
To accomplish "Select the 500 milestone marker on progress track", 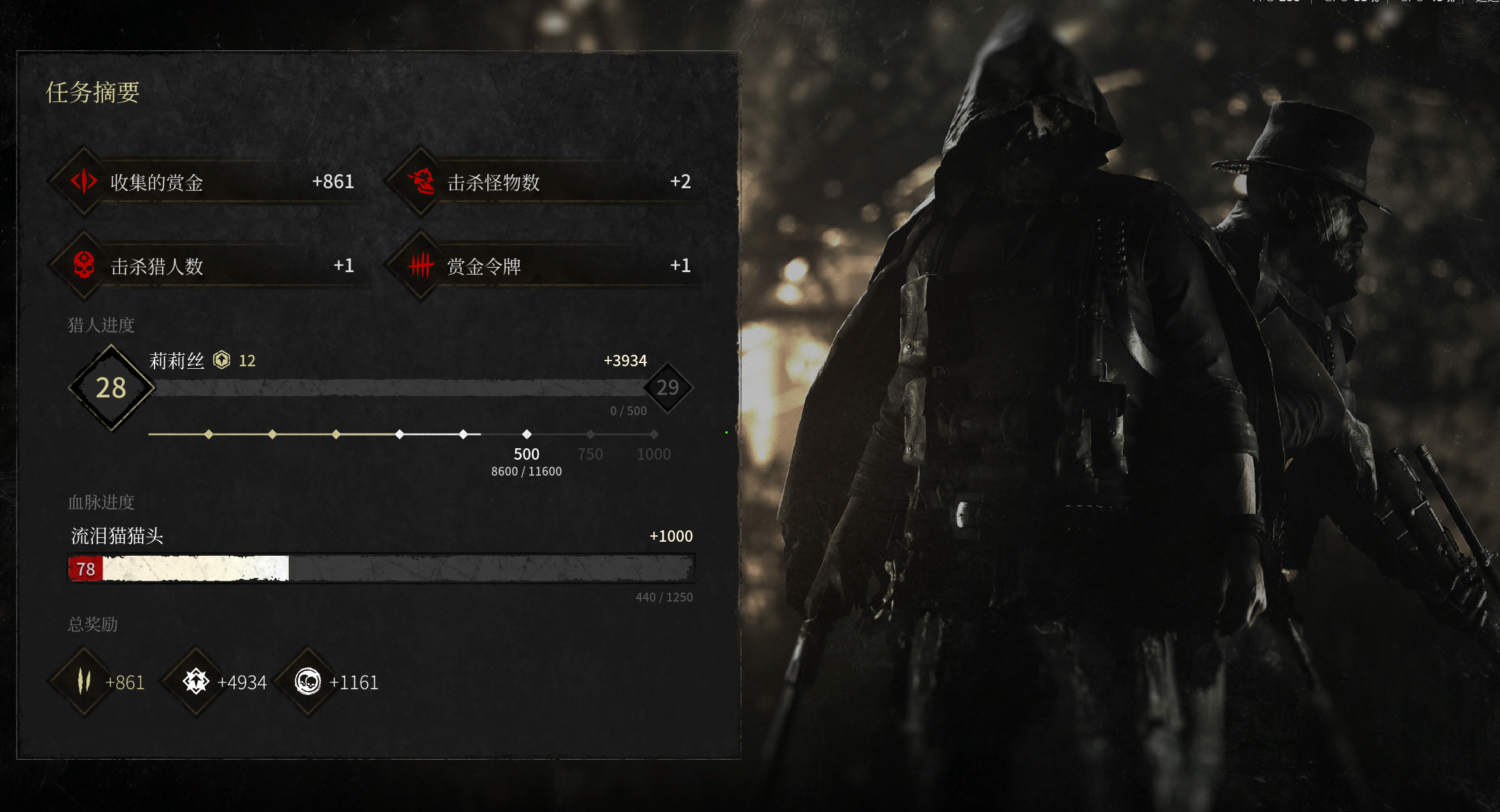I will click(527, 434).
